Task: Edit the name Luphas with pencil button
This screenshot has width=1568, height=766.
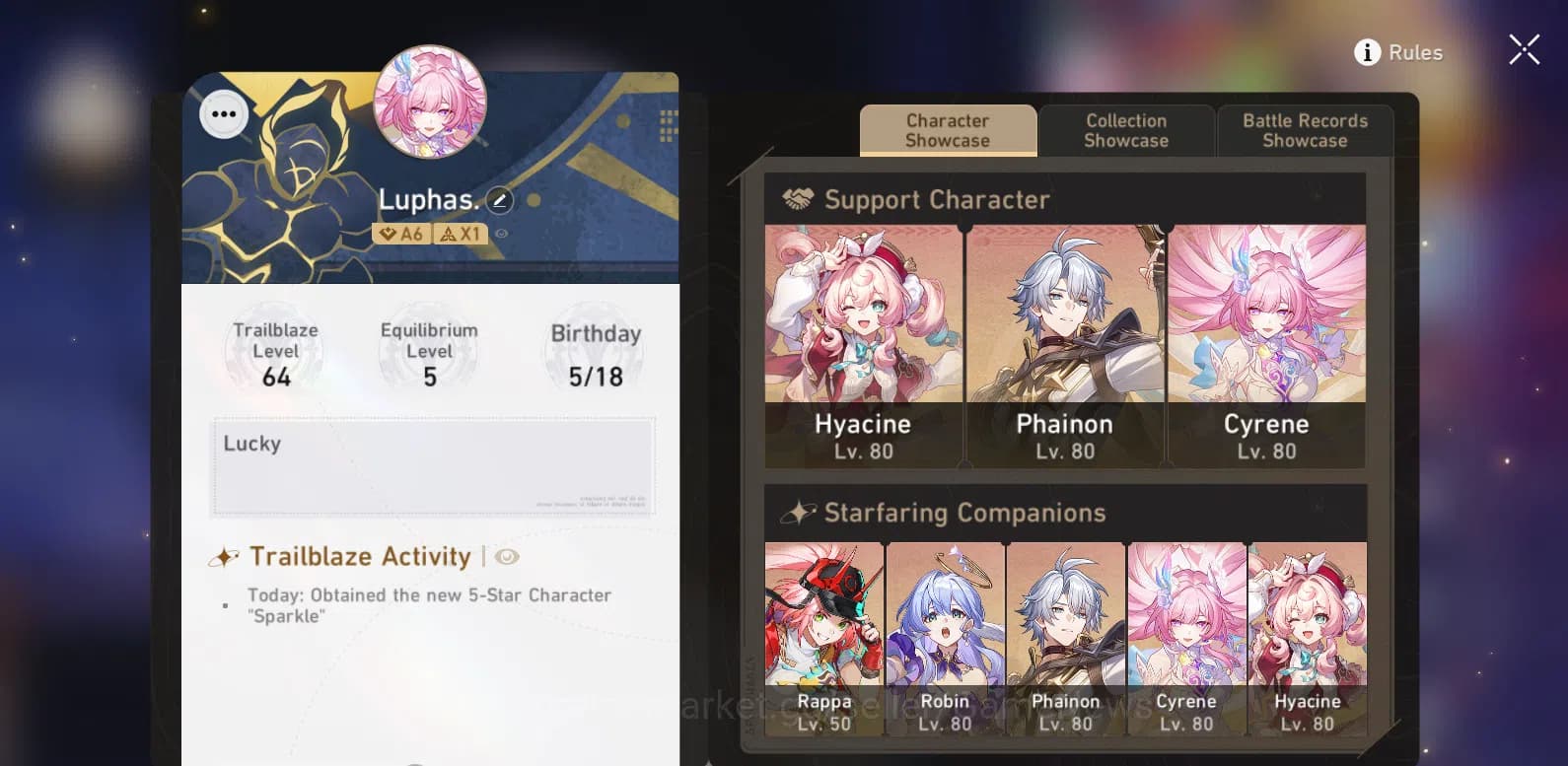Action: coord(501,201)
